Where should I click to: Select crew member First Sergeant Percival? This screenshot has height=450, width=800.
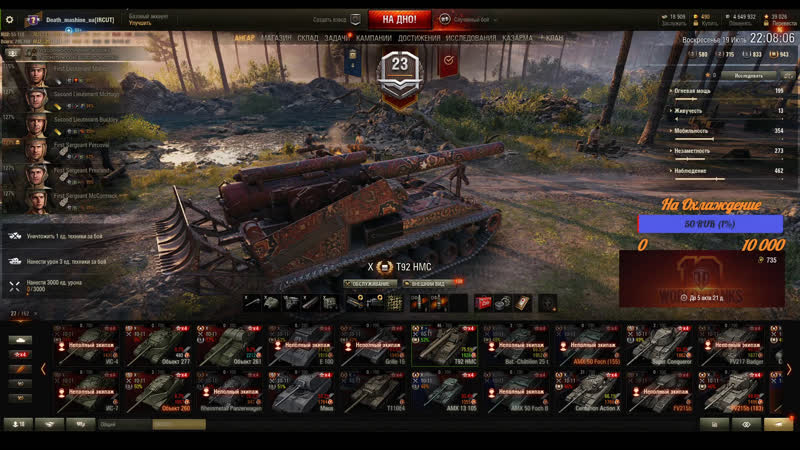coord(80,145)
